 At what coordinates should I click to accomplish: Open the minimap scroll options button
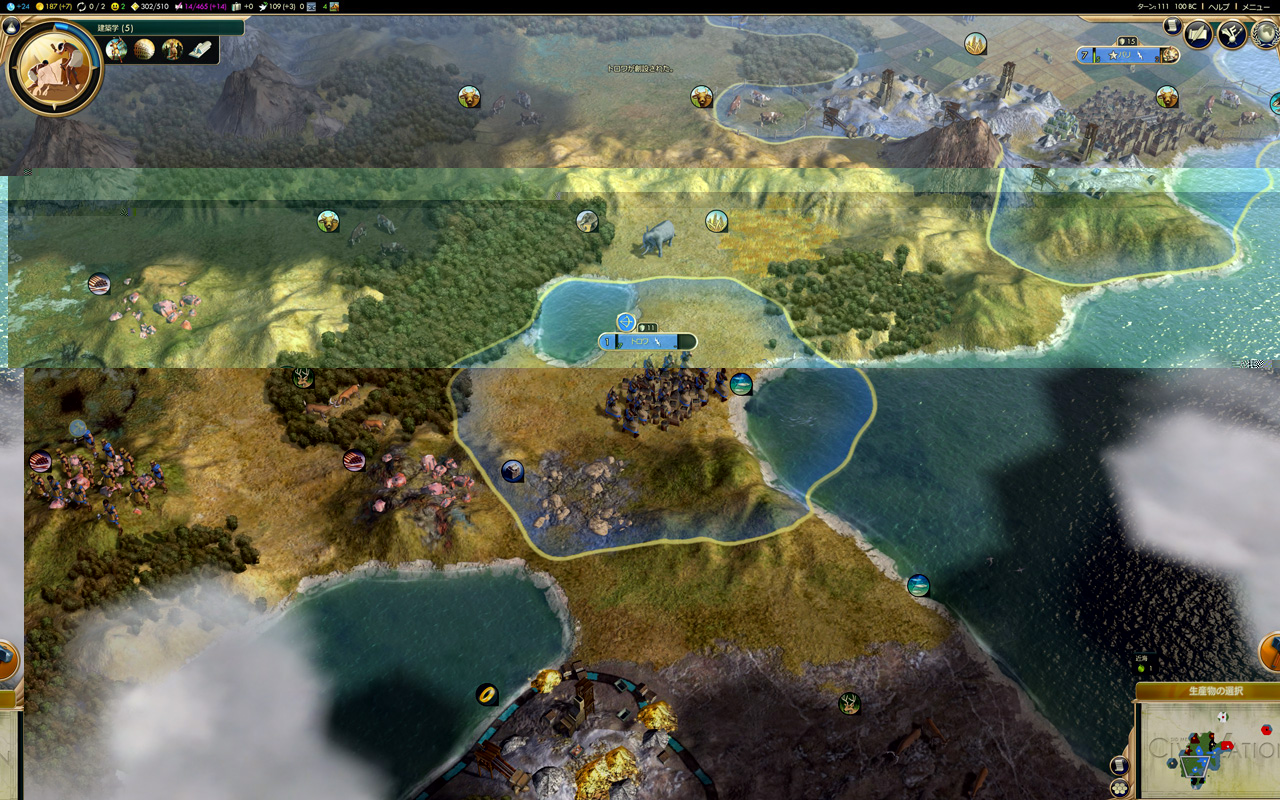1120,766
